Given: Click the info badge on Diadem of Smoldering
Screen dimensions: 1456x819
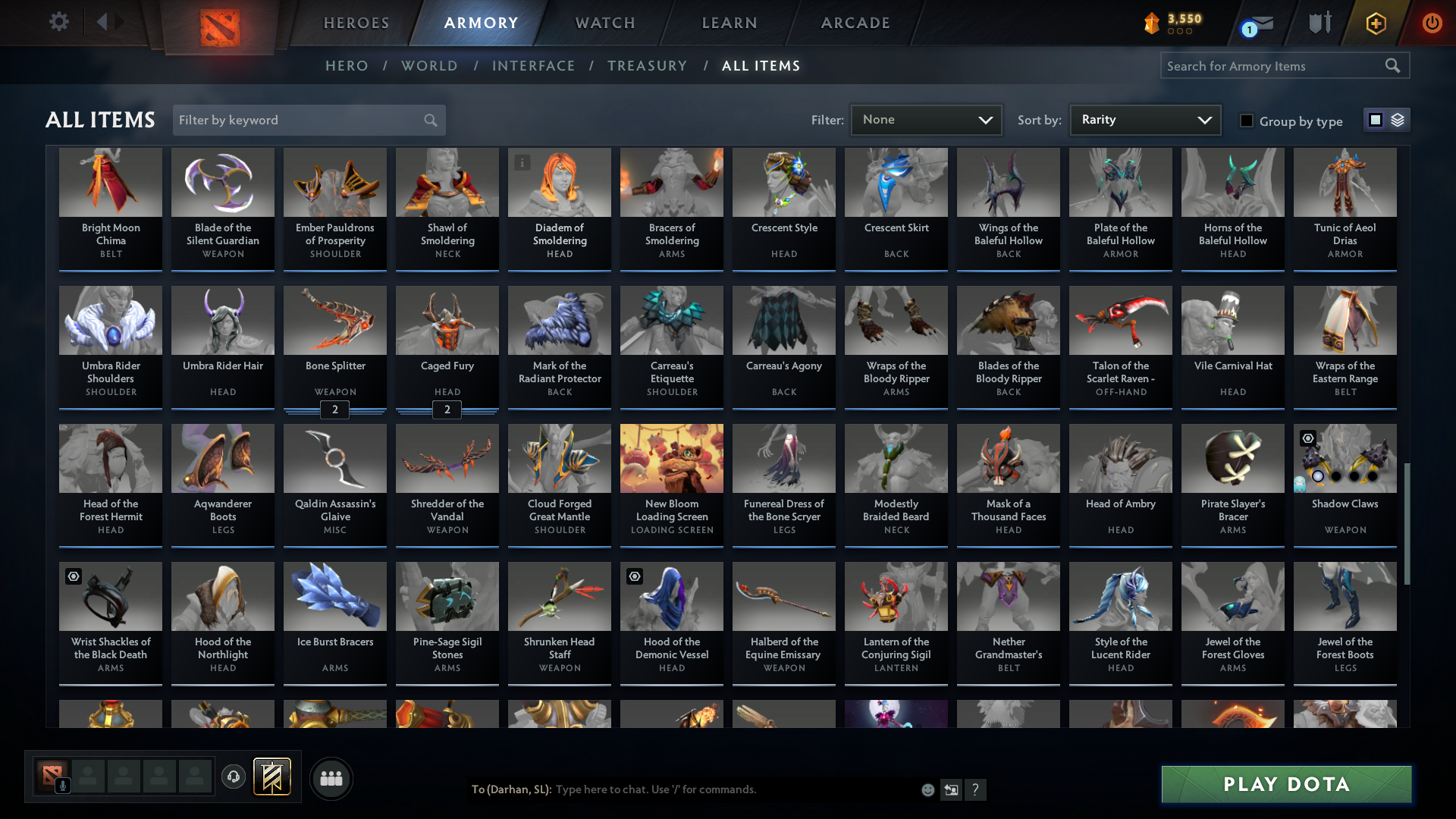Looking at the screenshot, I should click(x=522, y=162).
